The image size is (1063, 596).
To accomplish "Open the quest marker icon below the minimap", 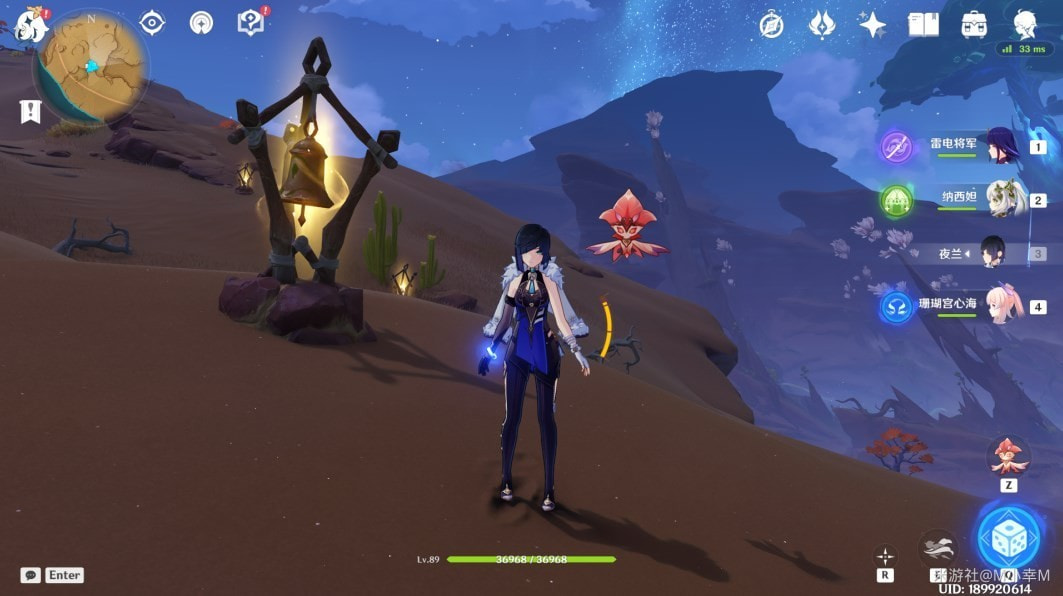I will 30,111.
